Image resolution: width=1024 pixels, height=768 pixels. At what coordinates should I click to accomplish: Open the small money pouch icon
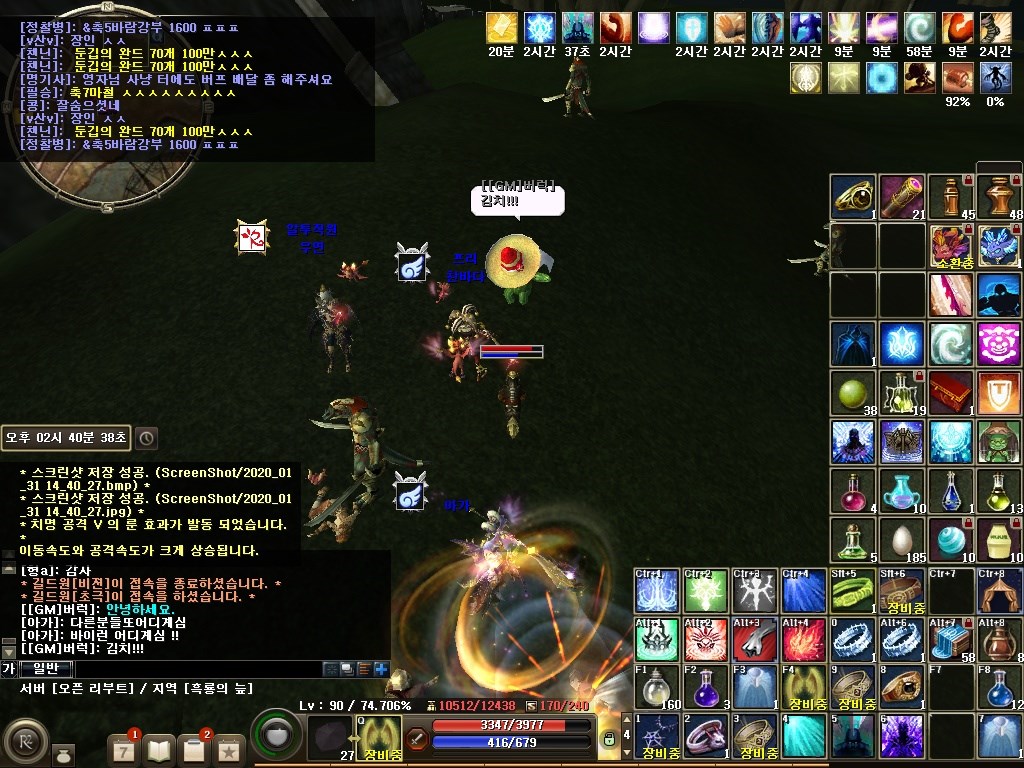(63, 752)
